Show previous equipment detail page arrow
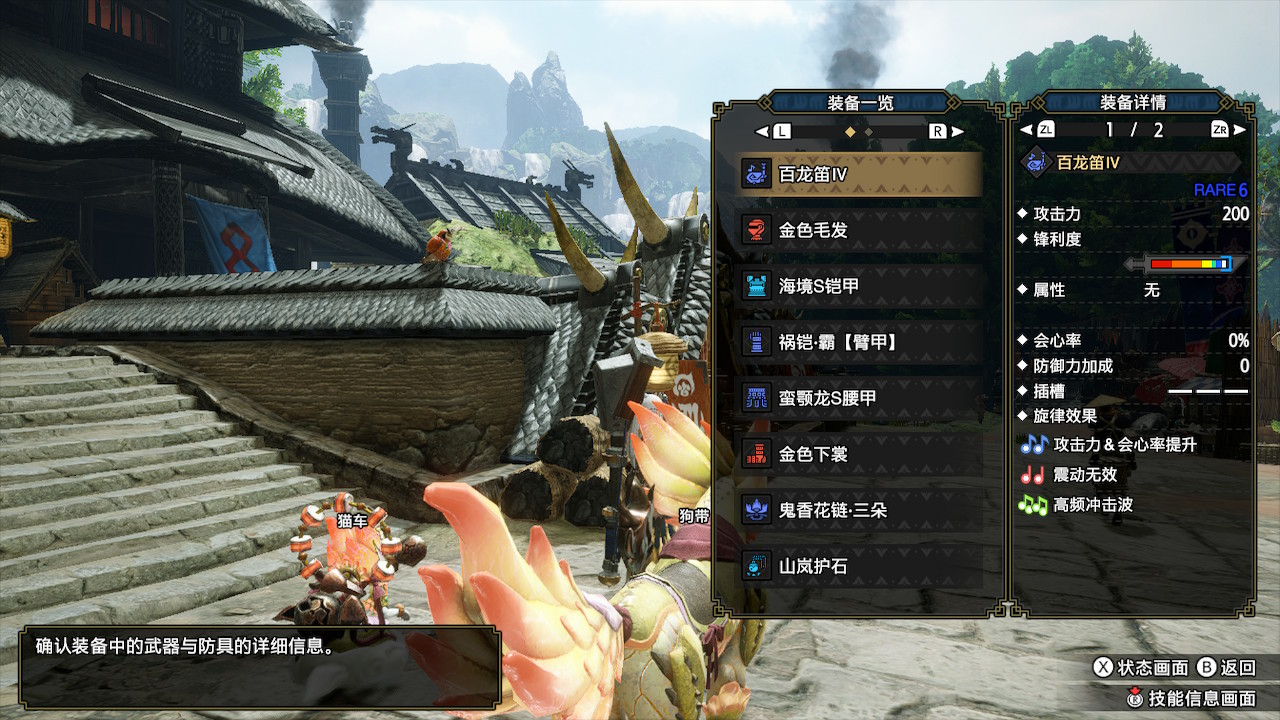 [1025, 130]
